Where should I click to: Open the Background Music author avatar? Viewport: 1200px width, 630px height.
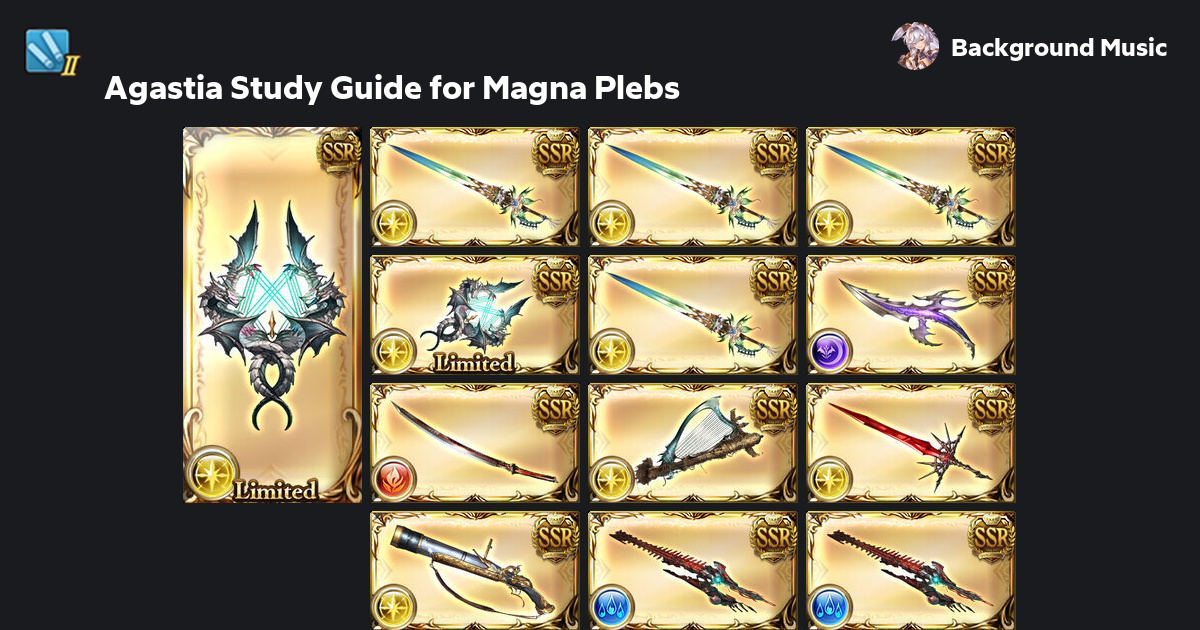click(x=914, y=47)
